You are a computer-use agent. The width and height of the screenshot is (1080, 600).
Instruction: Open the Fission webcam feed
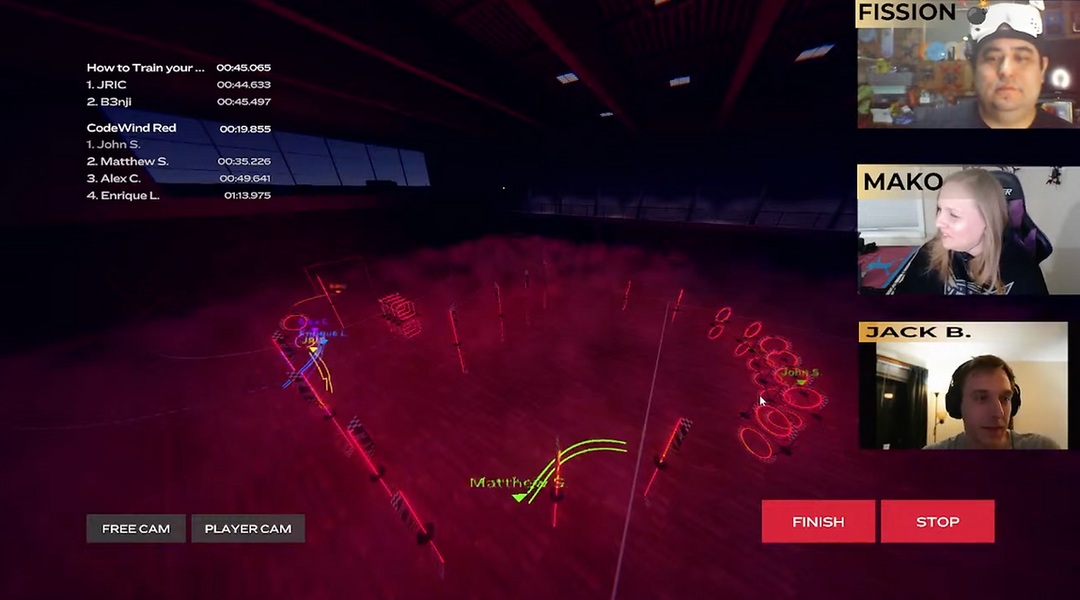[968, 65]
